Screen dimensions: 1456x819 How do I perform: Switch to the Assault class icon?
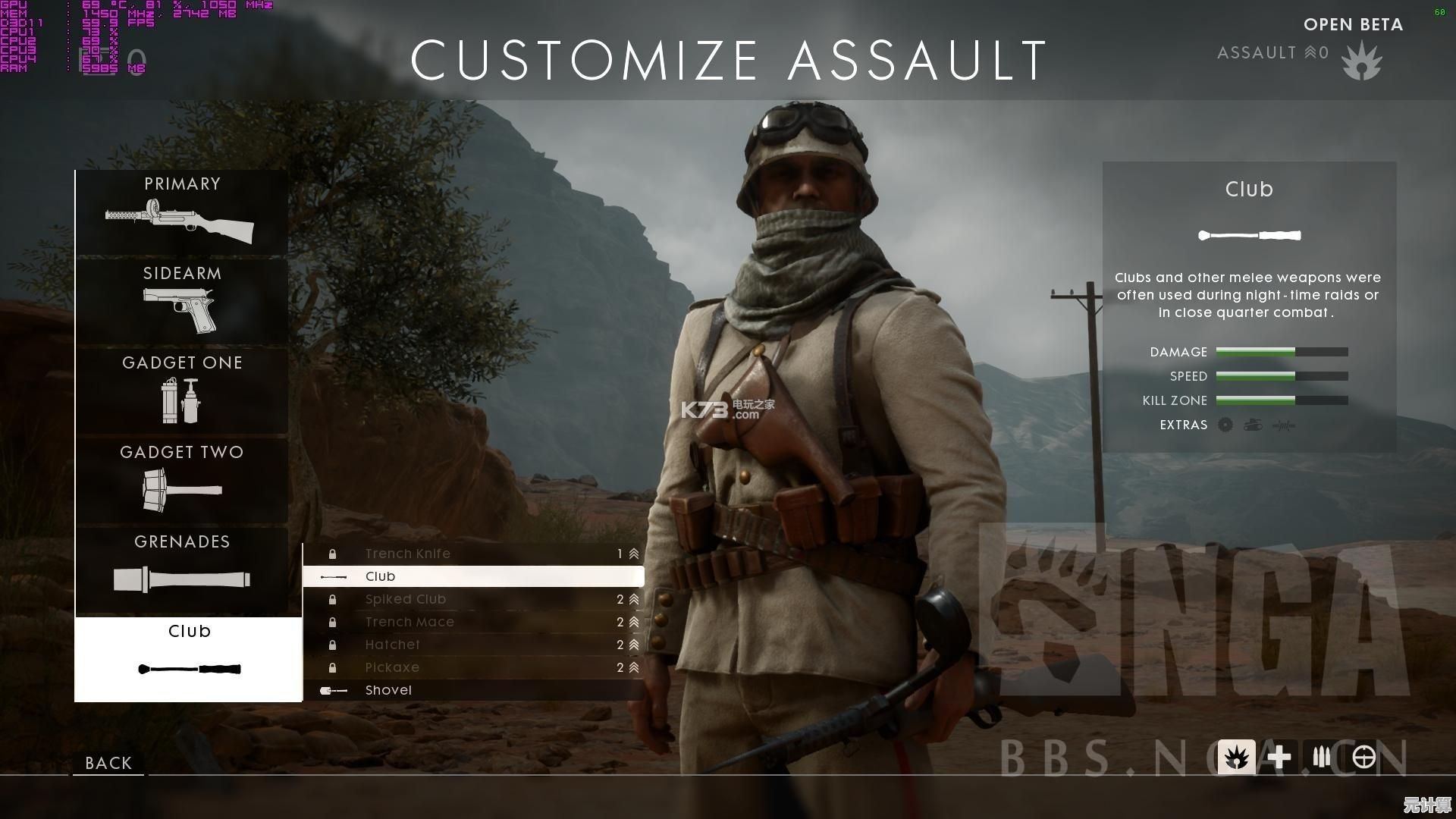click(x=1236, y=757)
